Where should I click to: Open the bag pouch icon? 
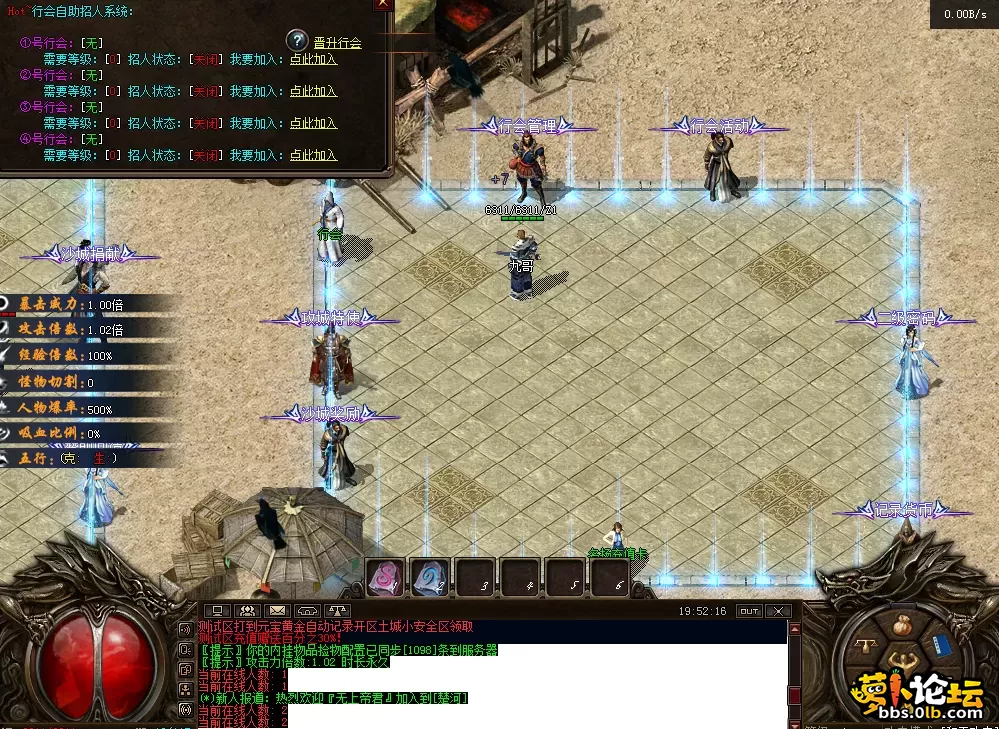[903, 626]
